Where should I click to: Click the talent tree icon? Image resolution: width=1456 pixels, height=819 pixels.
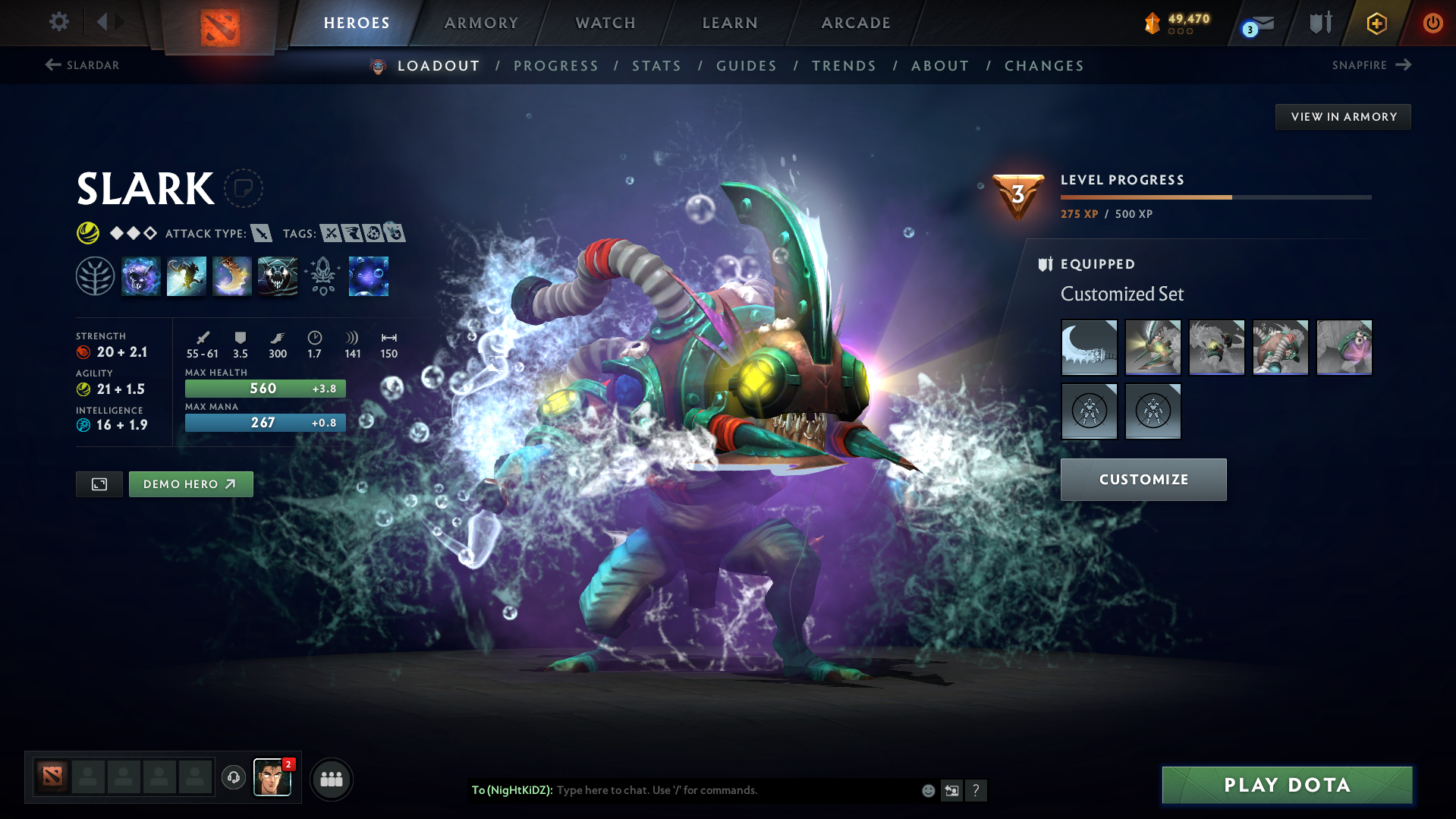(x=95, y=276)
